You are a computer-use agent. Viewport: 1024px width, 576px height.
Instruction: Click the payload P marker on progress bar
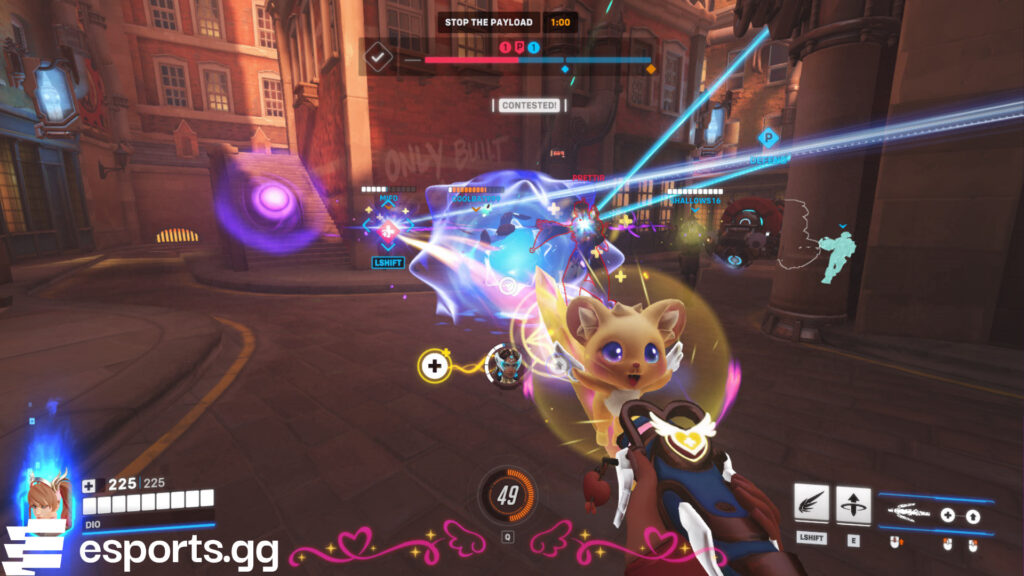coord(519,47)
